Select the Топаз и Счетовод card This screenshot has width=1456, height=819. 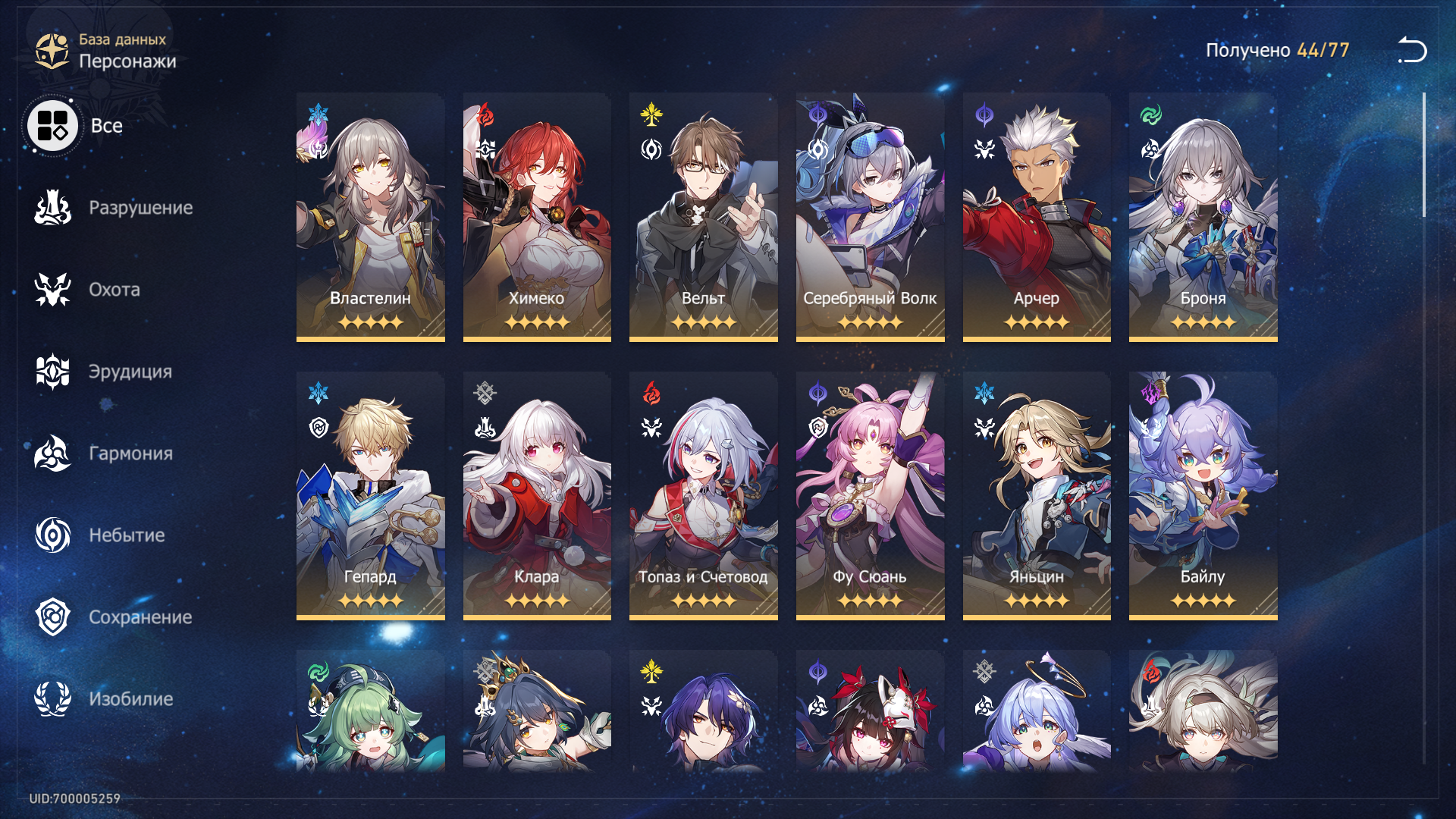pyautogui.click(x=703, y=495)
